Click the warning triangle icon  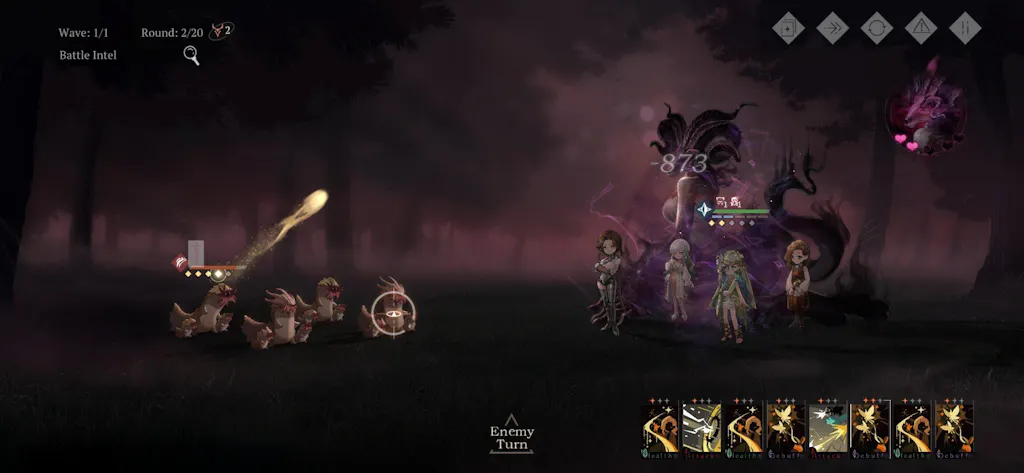pyautogui.click(x=921, y=27)
